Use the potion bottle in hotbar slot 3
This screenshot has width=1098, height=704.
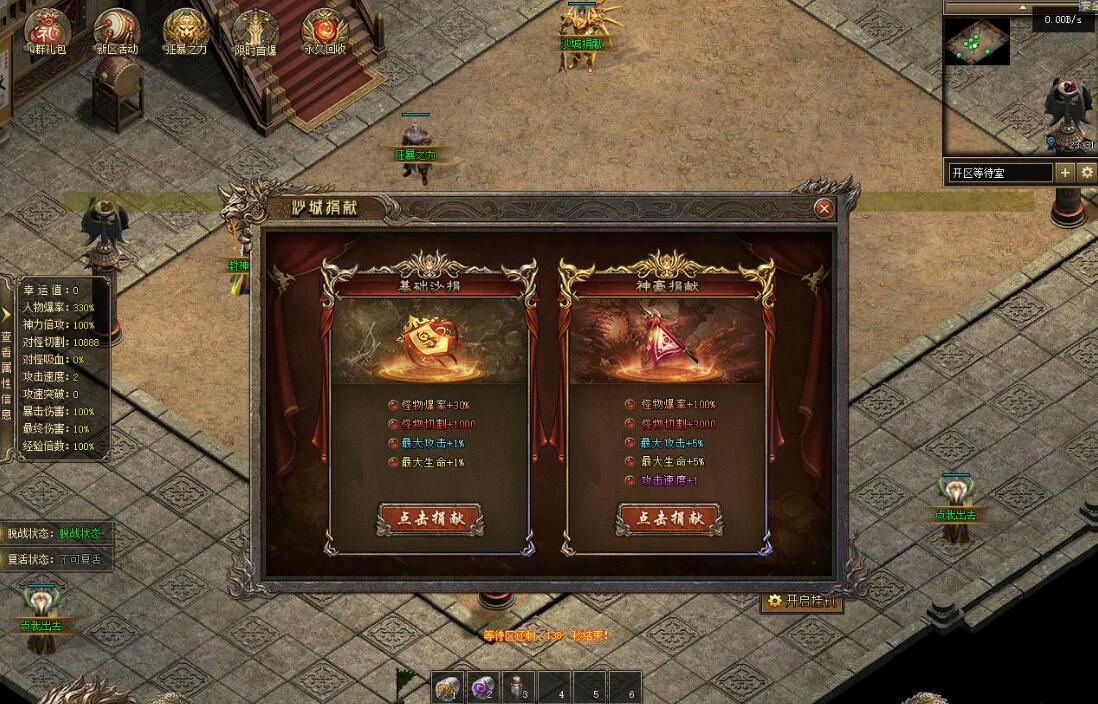tap(518, 688)
